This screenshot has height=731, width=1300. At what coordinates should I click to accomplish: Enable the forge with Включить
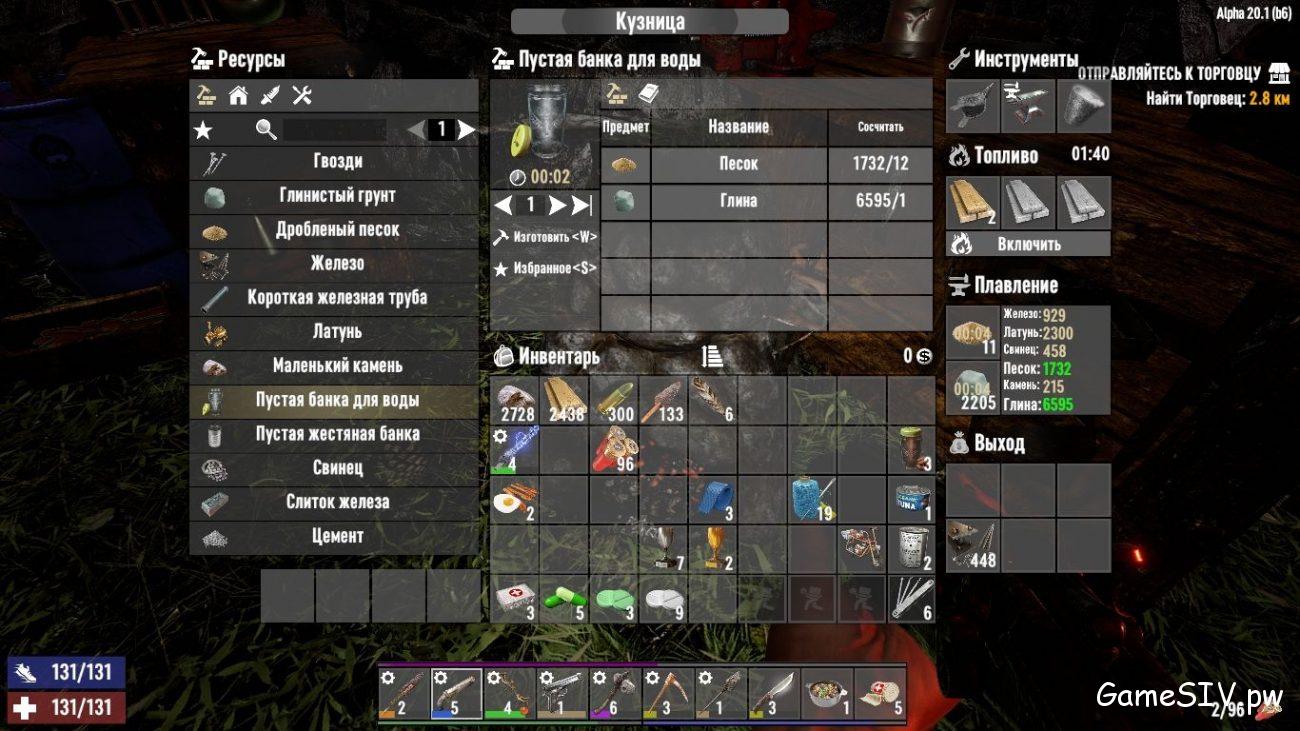pos(1028,243)
